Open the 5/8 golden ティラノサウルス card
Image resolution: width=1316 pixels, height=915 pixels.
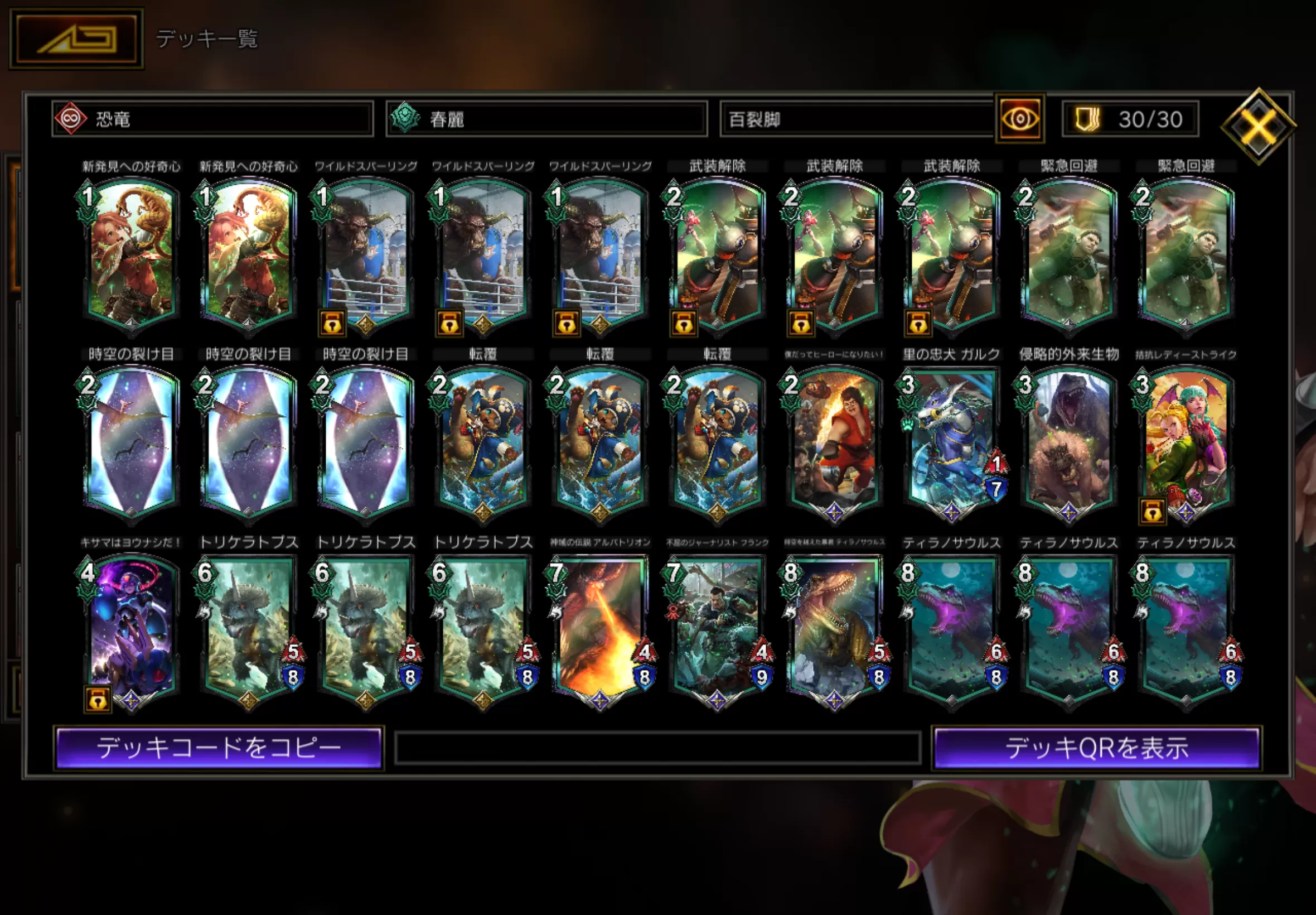point(834,629)
